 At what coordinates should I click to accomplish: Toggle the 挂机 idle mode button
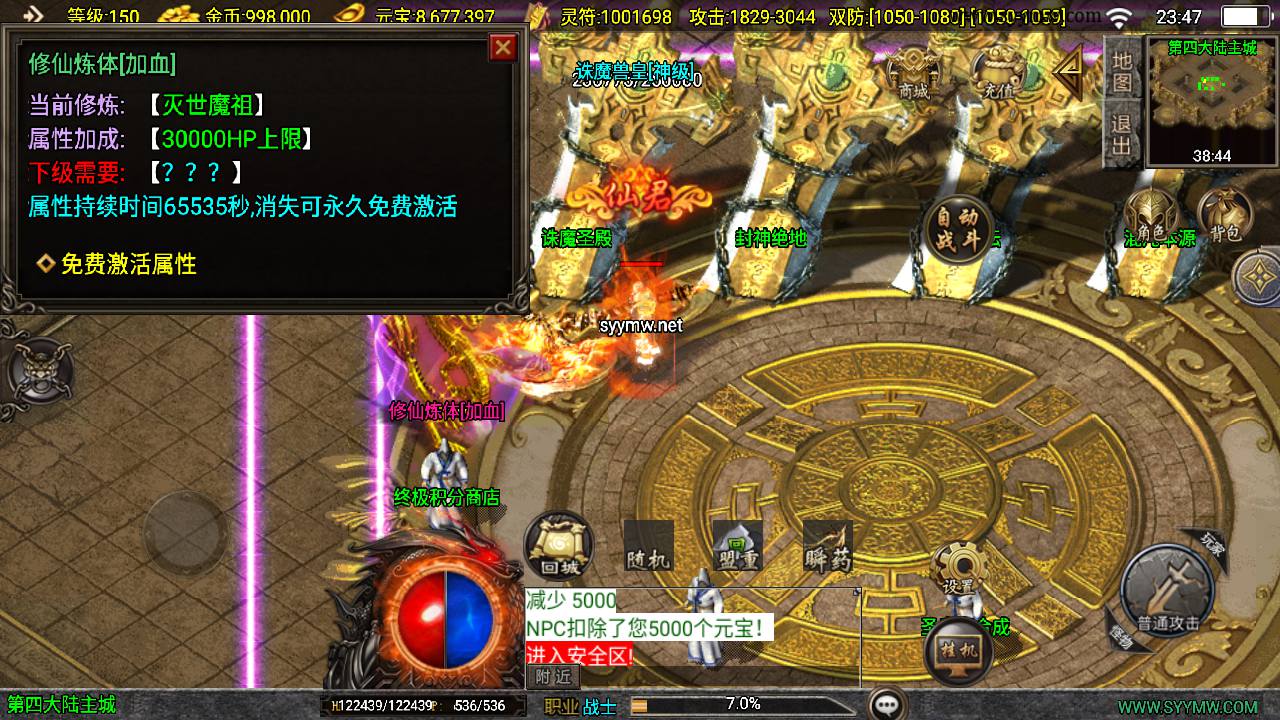click(957, 651)
